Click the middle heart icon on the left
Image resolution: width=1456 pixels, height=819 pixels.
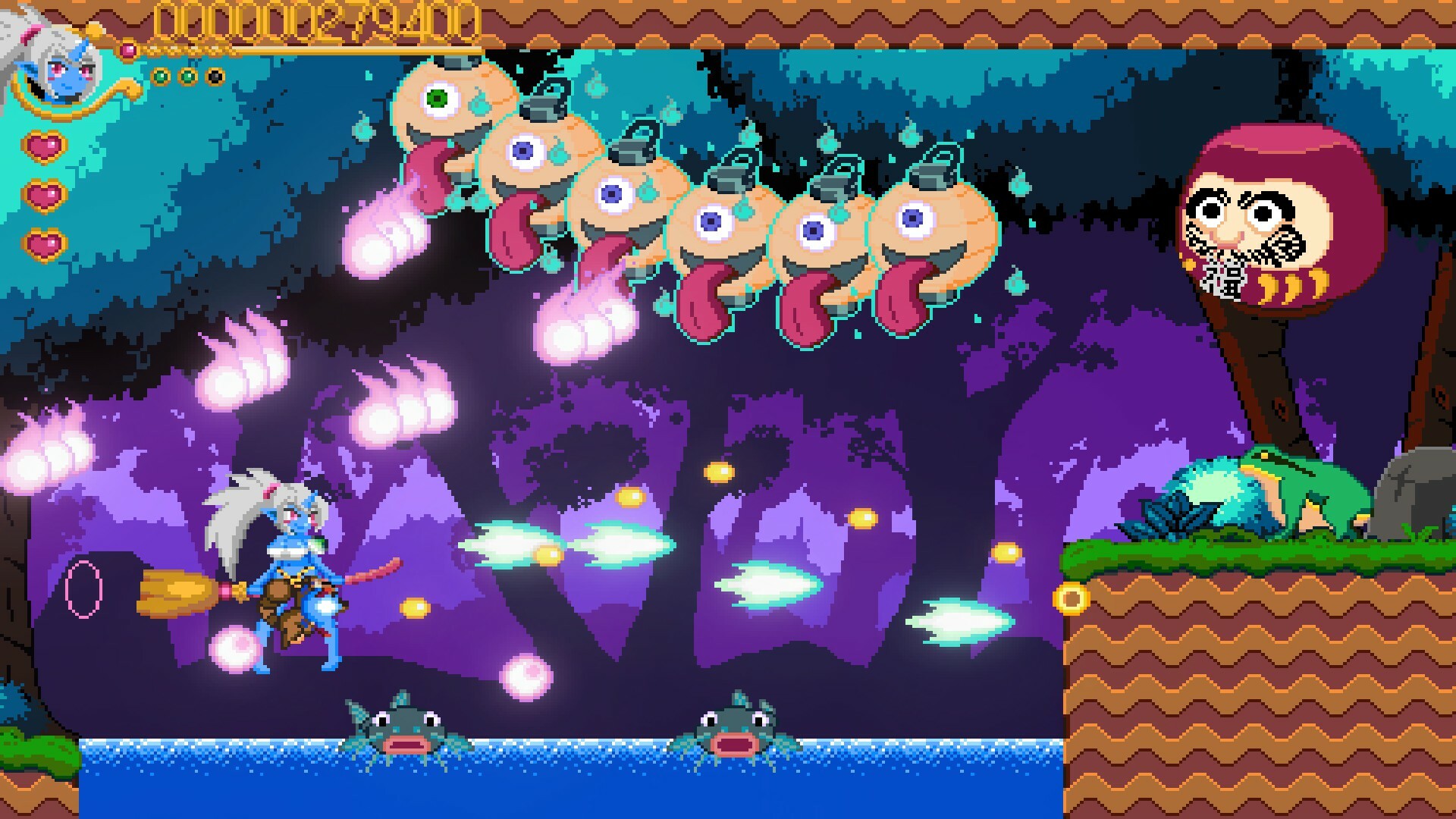point(44,195)
